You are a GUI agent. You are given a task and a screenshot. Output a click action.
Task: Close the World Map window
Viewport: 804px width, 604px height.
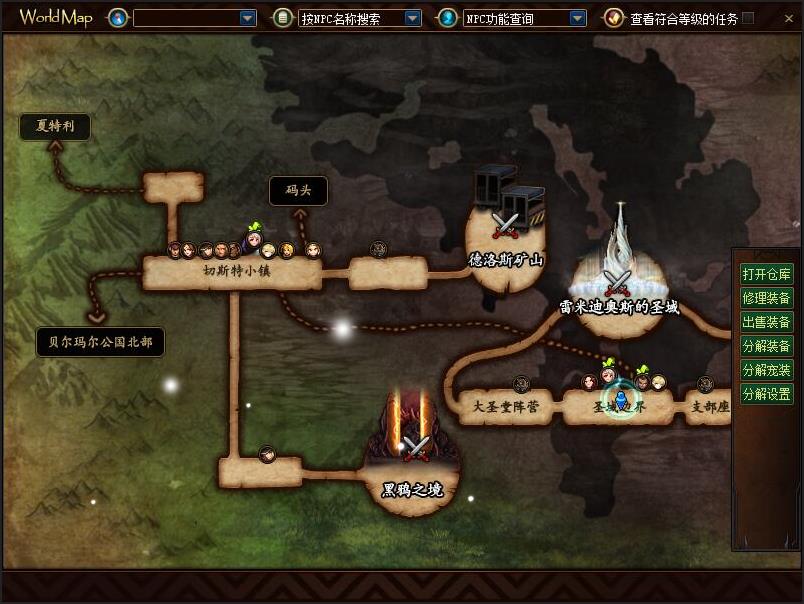tap(788, 17)
